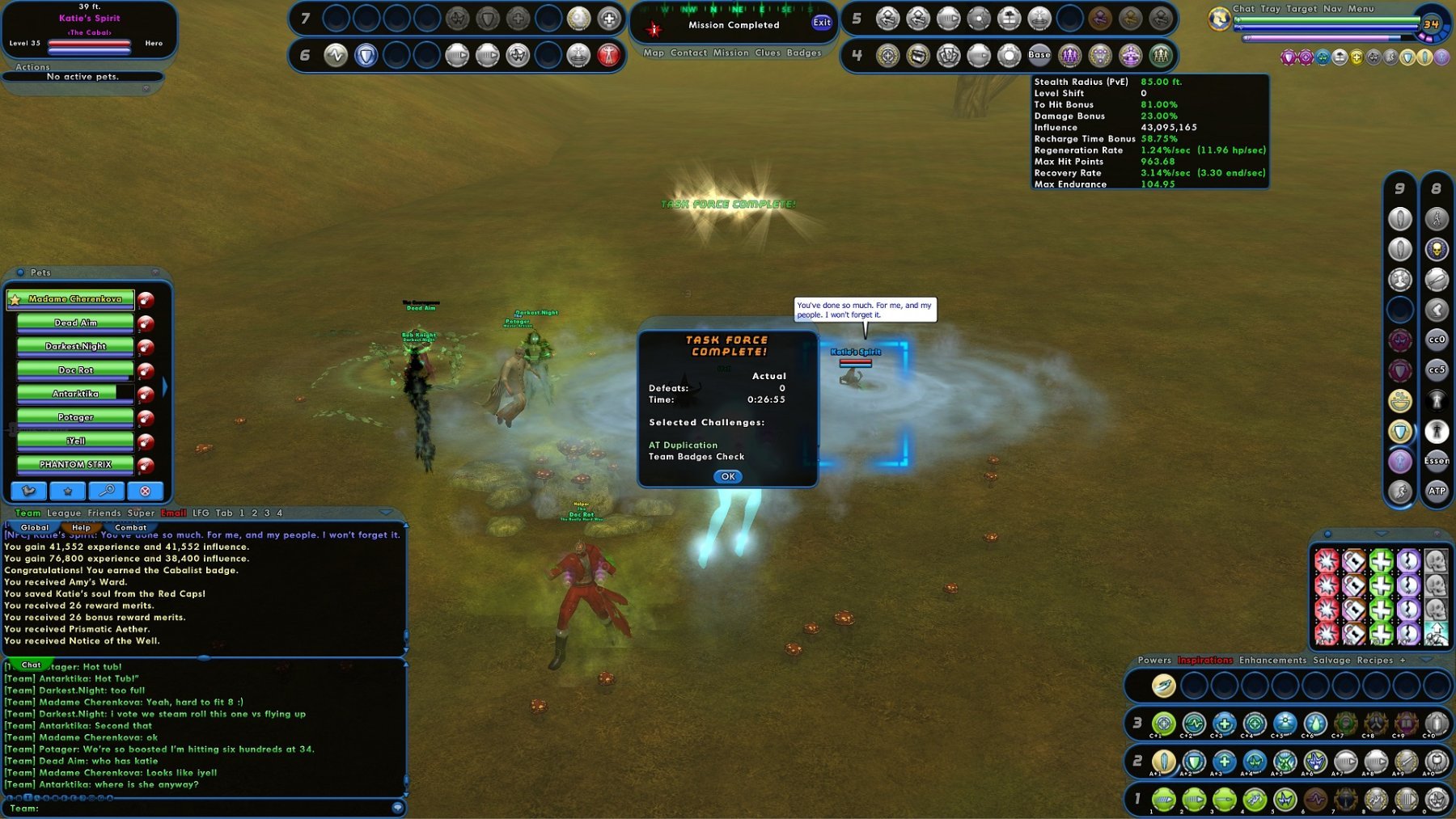Switch to the Combat chat tab
The image size is (1456, 819).
(130, 527)
